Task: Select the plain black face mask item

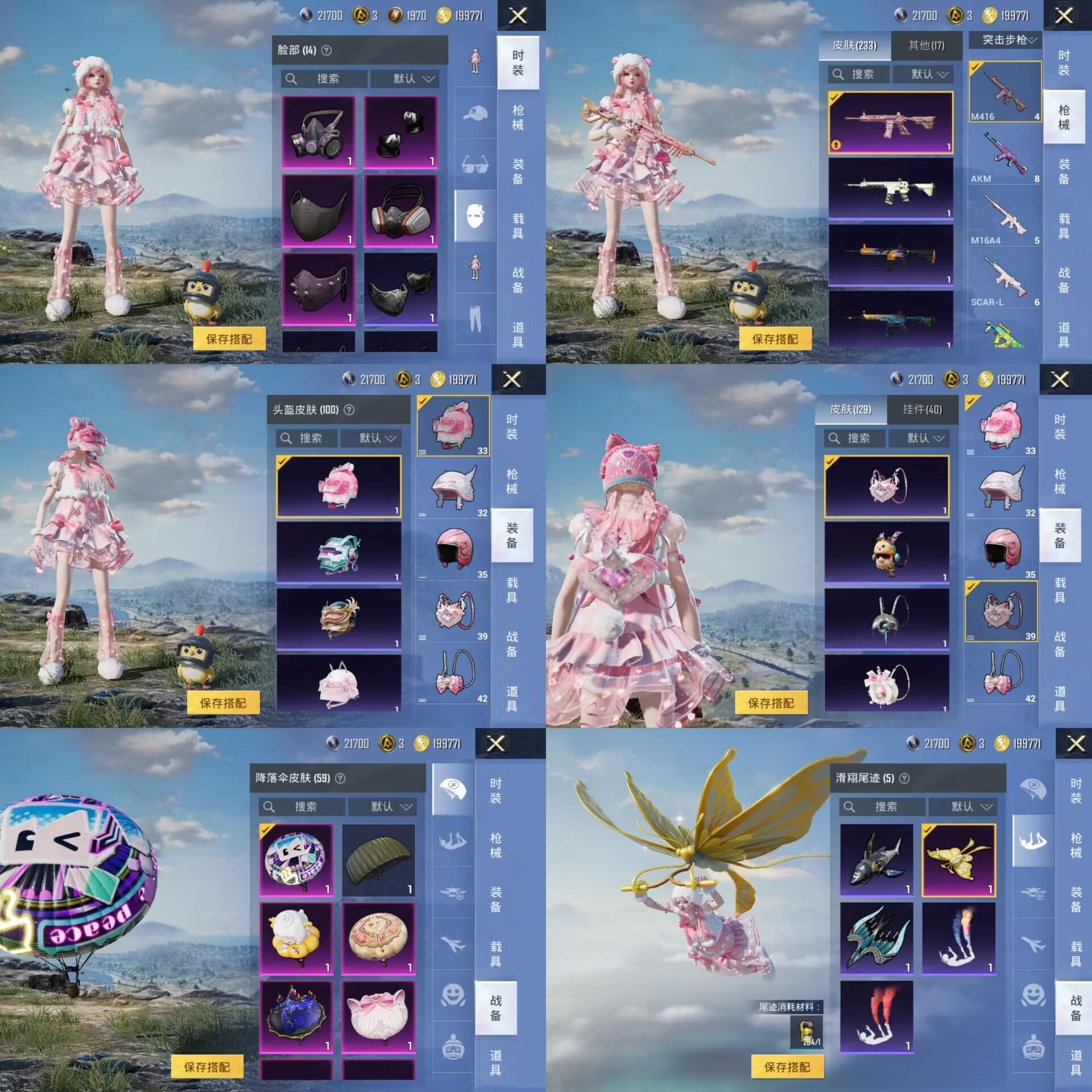Action: coord(318,211)
